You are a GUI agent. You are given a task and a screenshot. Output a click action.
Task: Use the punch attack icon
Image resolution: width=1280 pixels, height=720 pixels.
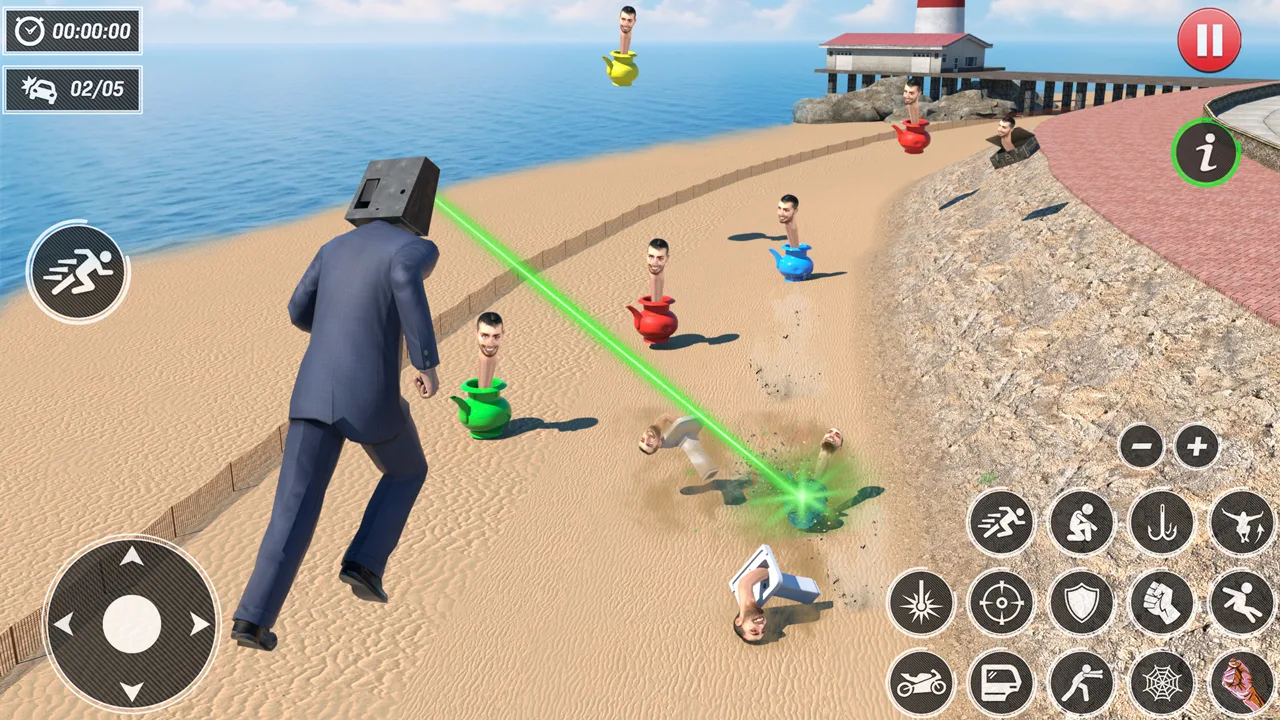1162,603
